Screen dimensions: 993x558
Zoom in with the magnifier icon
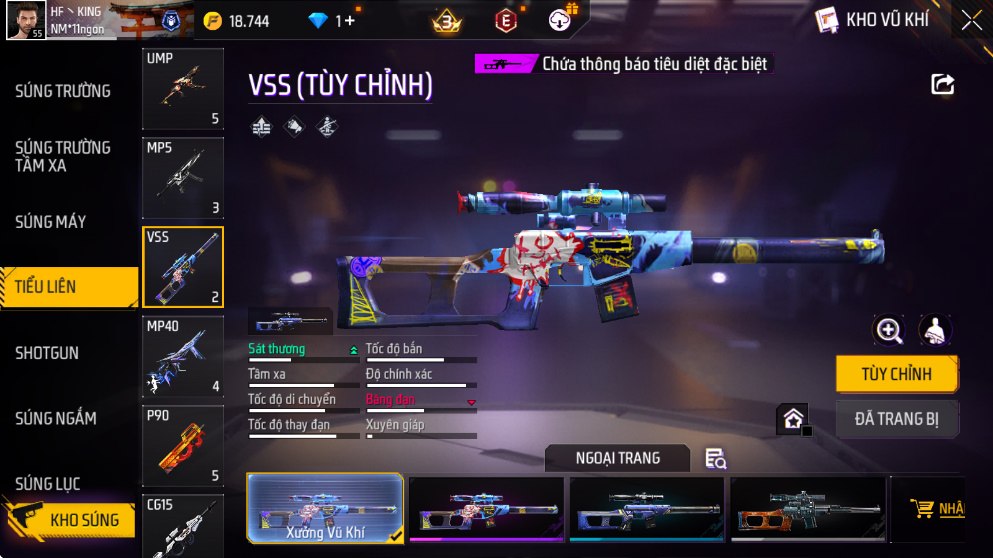click(888, 330)
